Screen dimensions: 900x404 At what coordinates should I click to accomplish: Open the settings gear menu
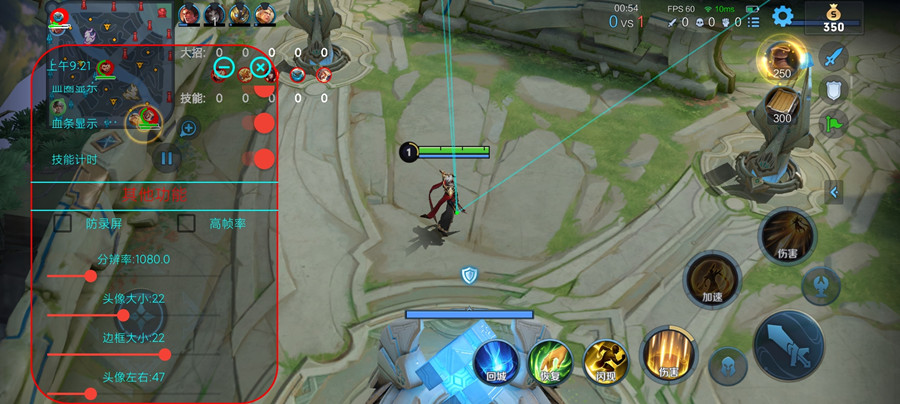pyautogui.click(x=783, y=16)
